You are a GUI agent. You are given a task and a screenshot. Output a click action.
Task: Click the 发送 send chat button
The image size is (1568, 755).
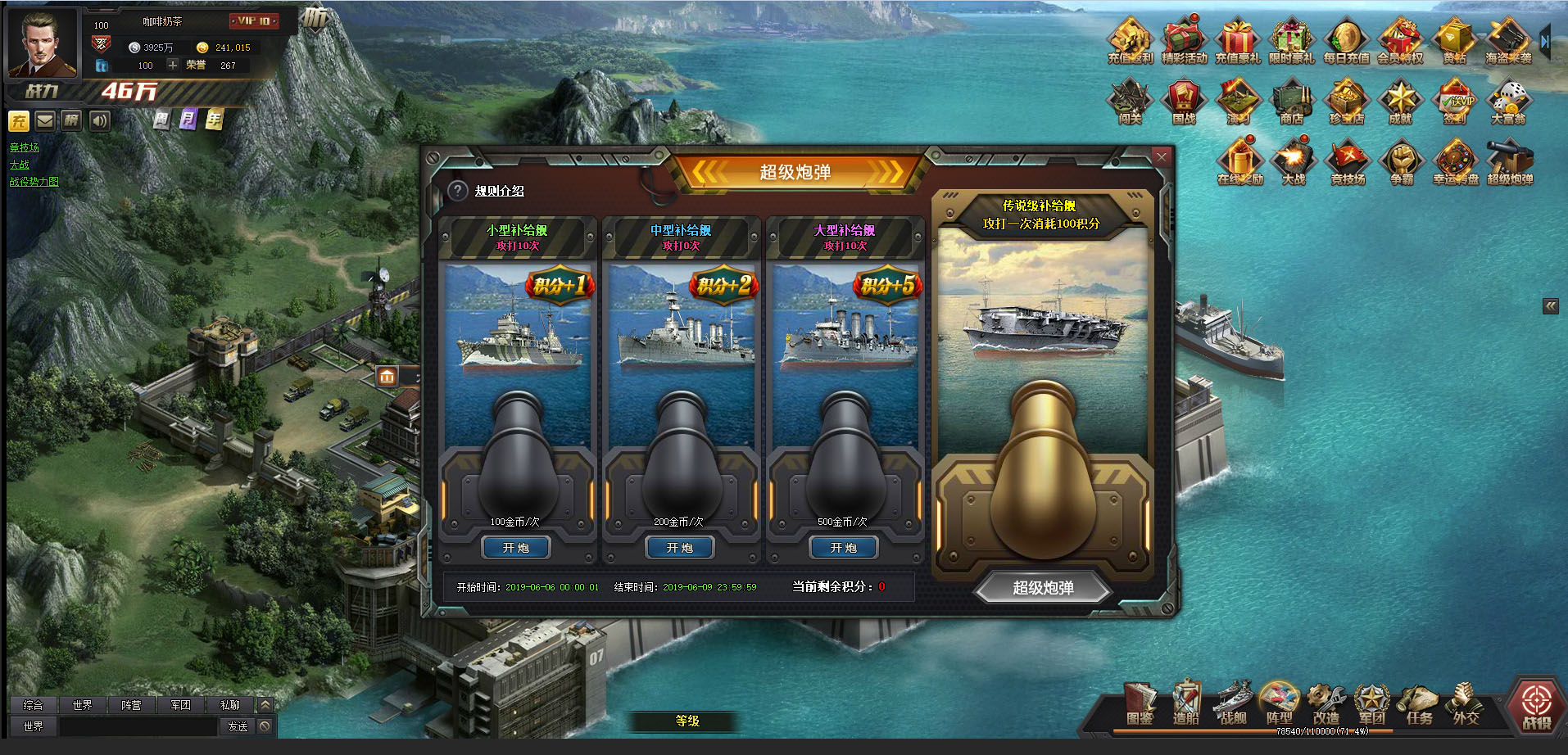tap(238, 726)
